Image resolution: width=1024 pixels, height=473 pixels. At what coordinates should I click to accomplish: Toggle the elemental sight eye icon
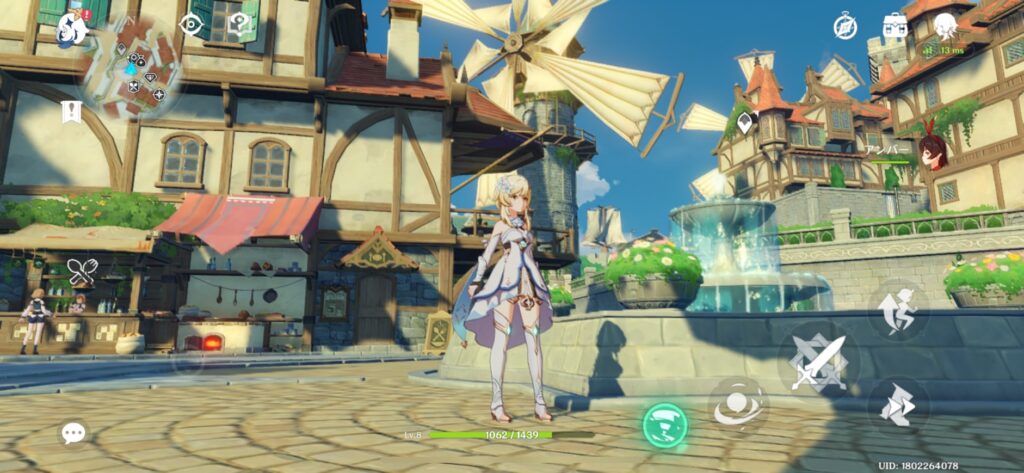click(x=190, y=26)
